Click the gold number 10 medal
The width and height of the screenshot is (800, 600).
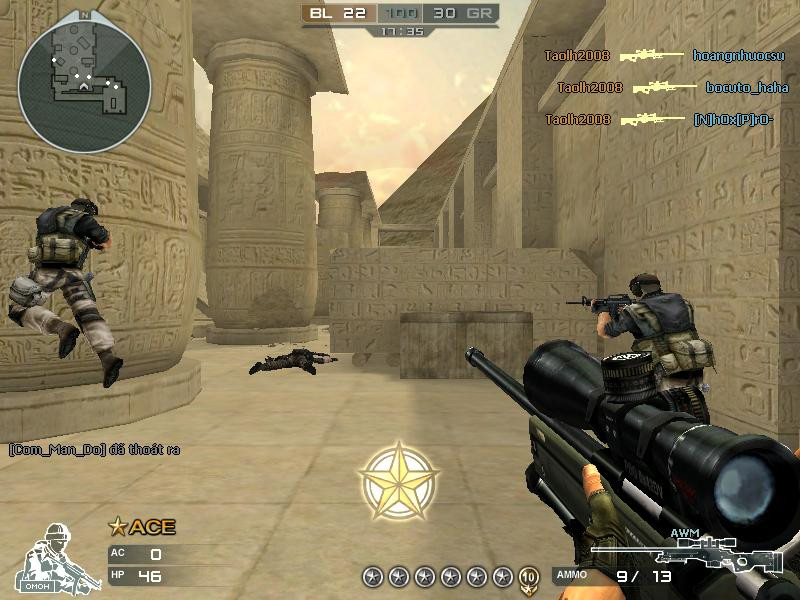pos(529,576)
